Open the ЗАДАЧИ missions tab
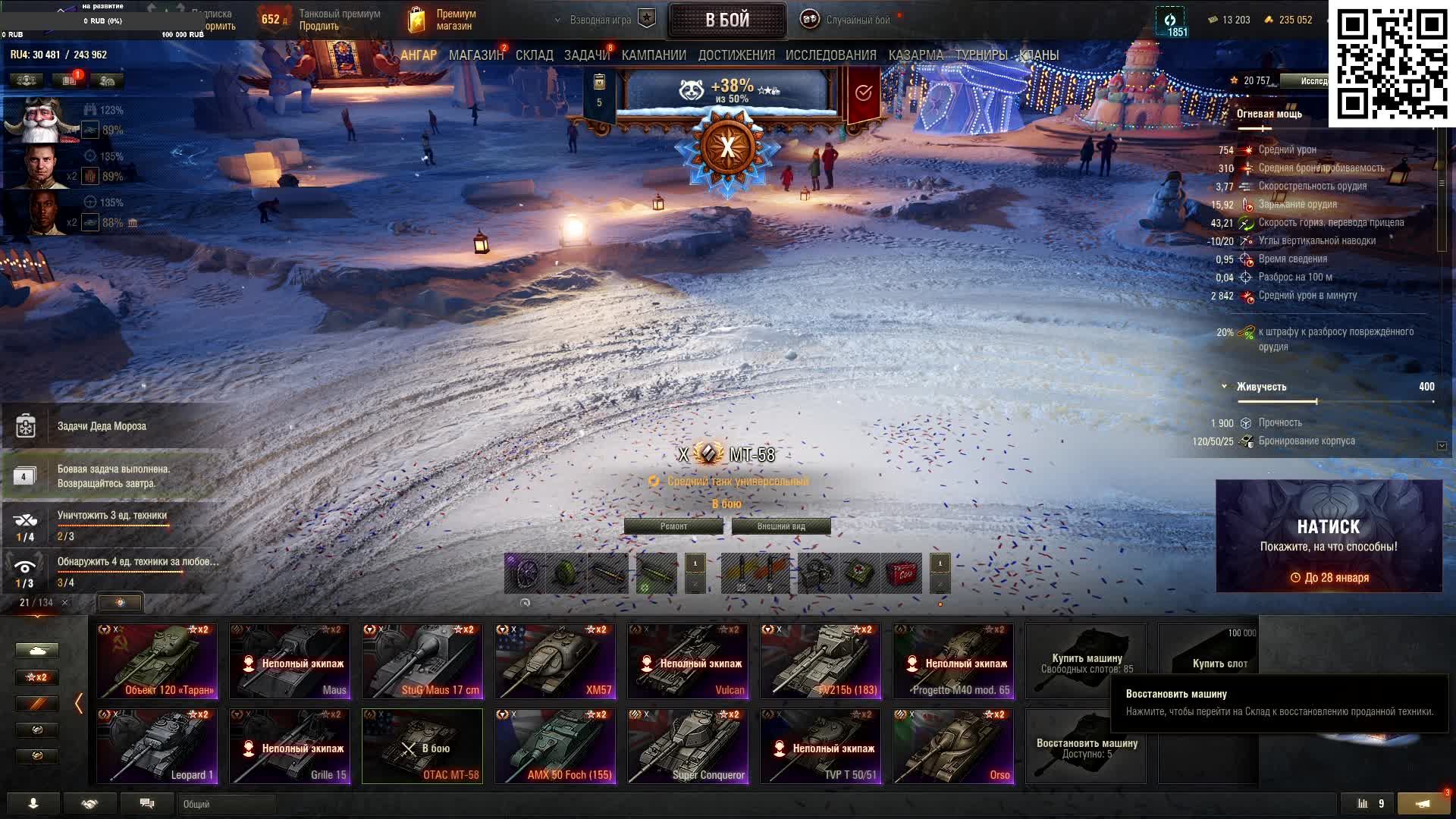1456x819 pixels. pyautogui.click(x=586, y=55)
